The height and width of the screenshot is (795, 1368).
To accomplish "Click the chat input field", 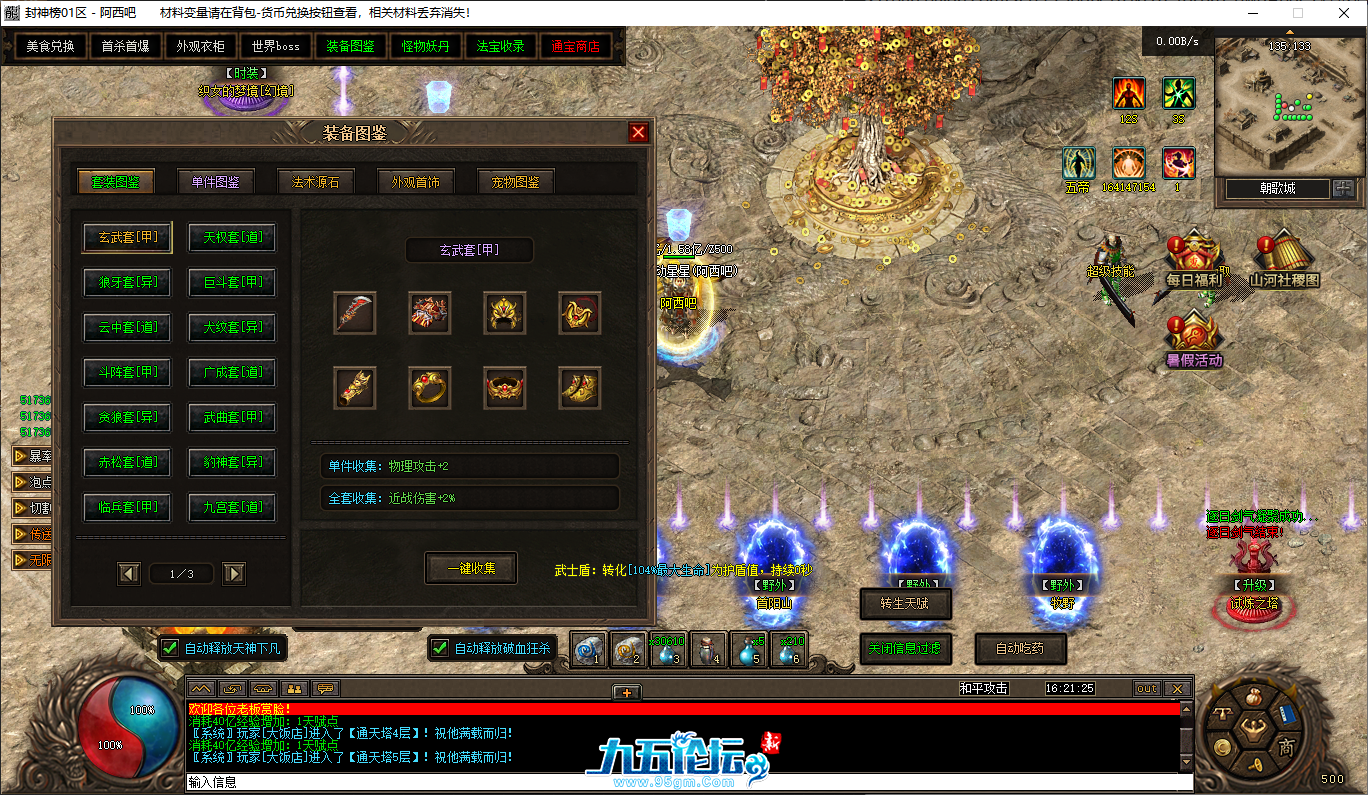I will tap(680, 782).
